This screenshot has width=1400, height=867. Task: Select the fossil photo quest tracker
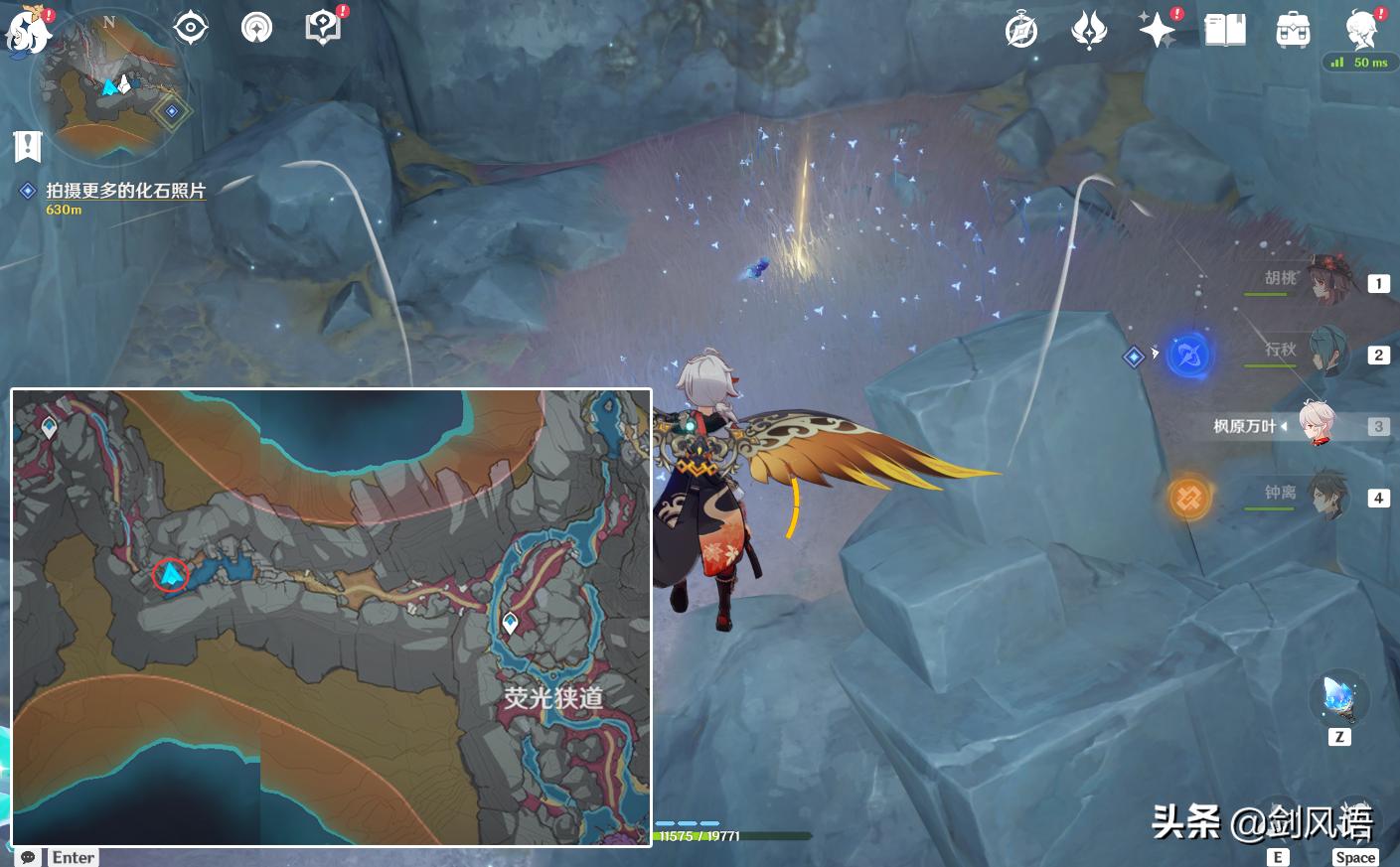point(125,191)
